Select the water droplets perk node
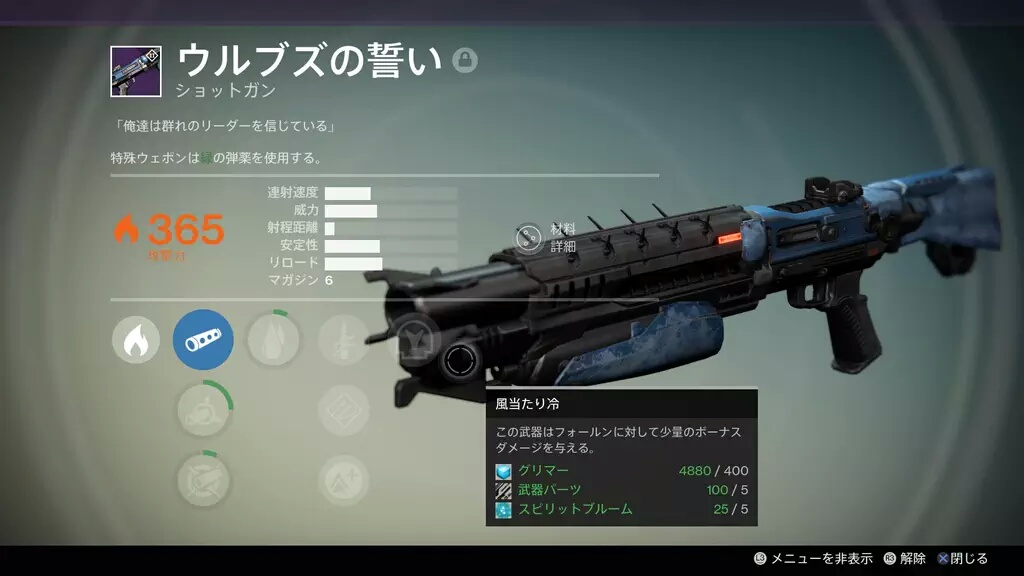Screen dimensions: 1024x576 pos(271,341)
